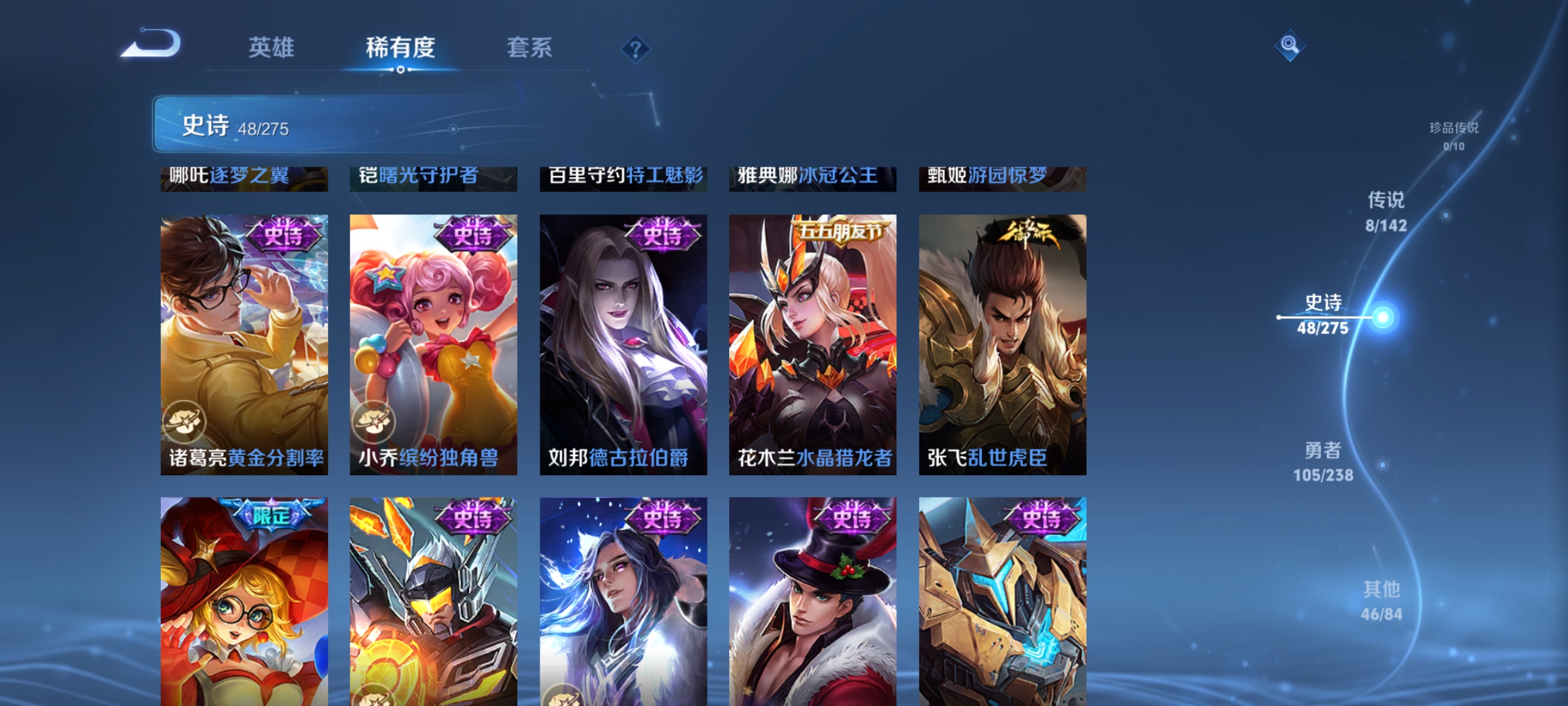The image size is (1568, 706).
Task: Switch to the 英雄 tab
Action: [x=272, y=48]
